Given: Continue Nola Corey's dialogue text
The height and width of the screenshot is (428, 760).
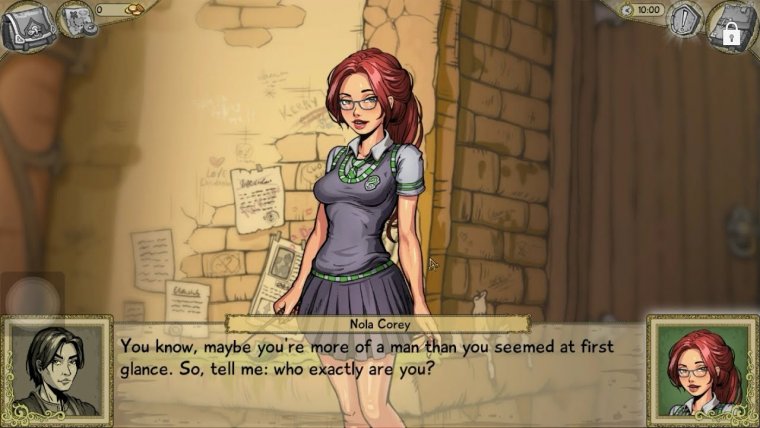Looking at the screenshot, I should [380, 357].
